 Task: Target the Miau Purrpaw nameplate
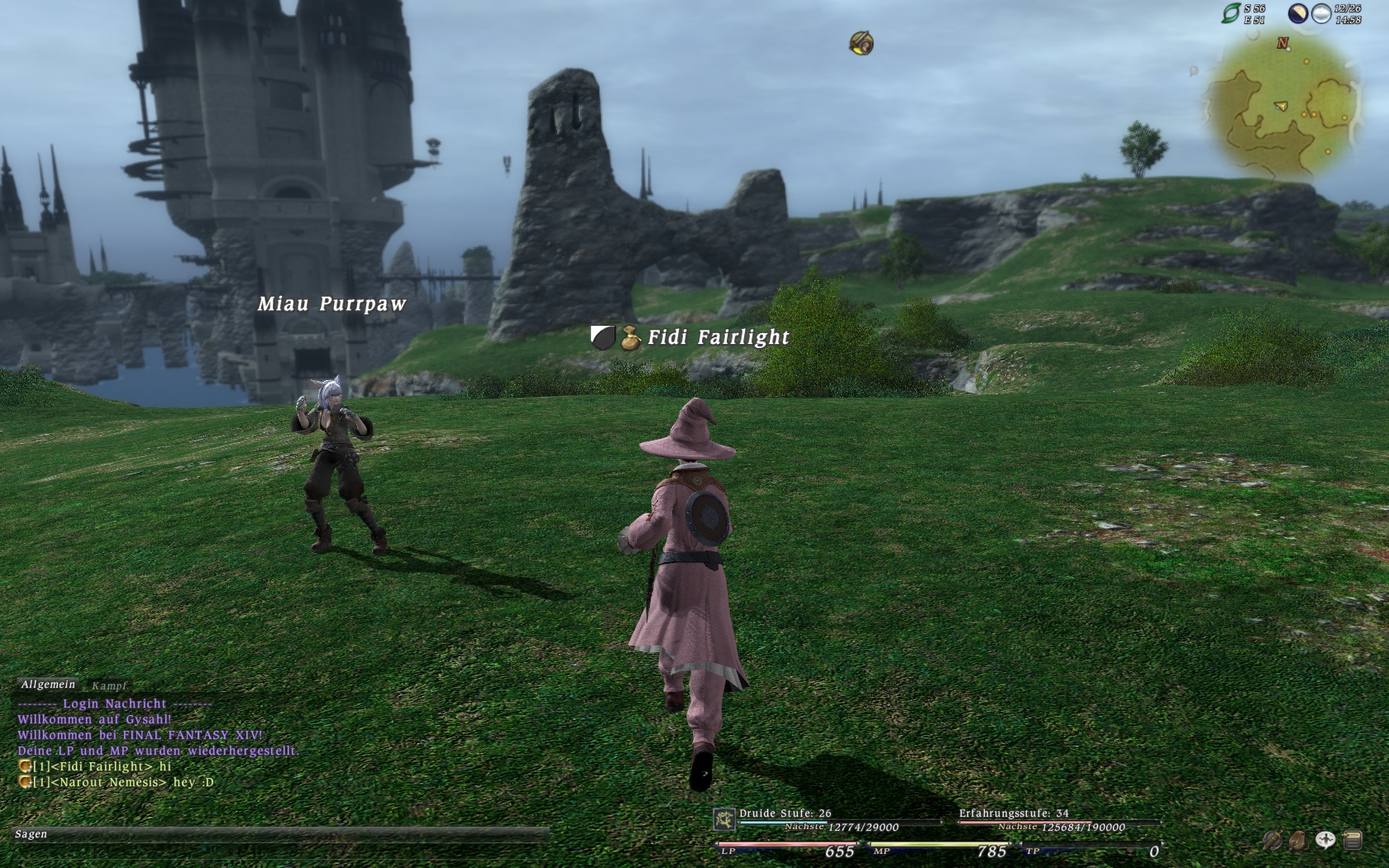point(332,304)
